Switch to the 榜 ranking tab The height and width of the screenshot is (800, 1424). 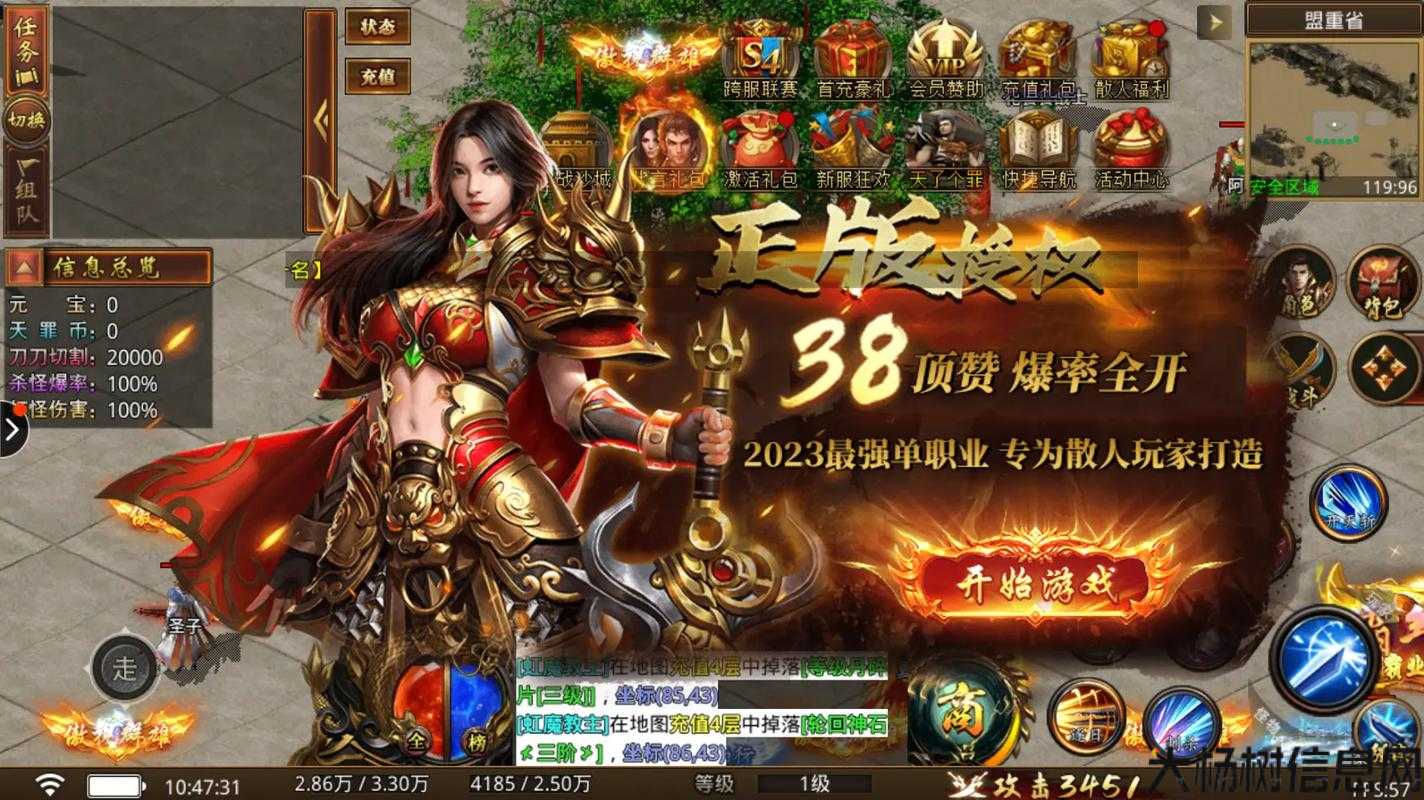click(477, 740)
